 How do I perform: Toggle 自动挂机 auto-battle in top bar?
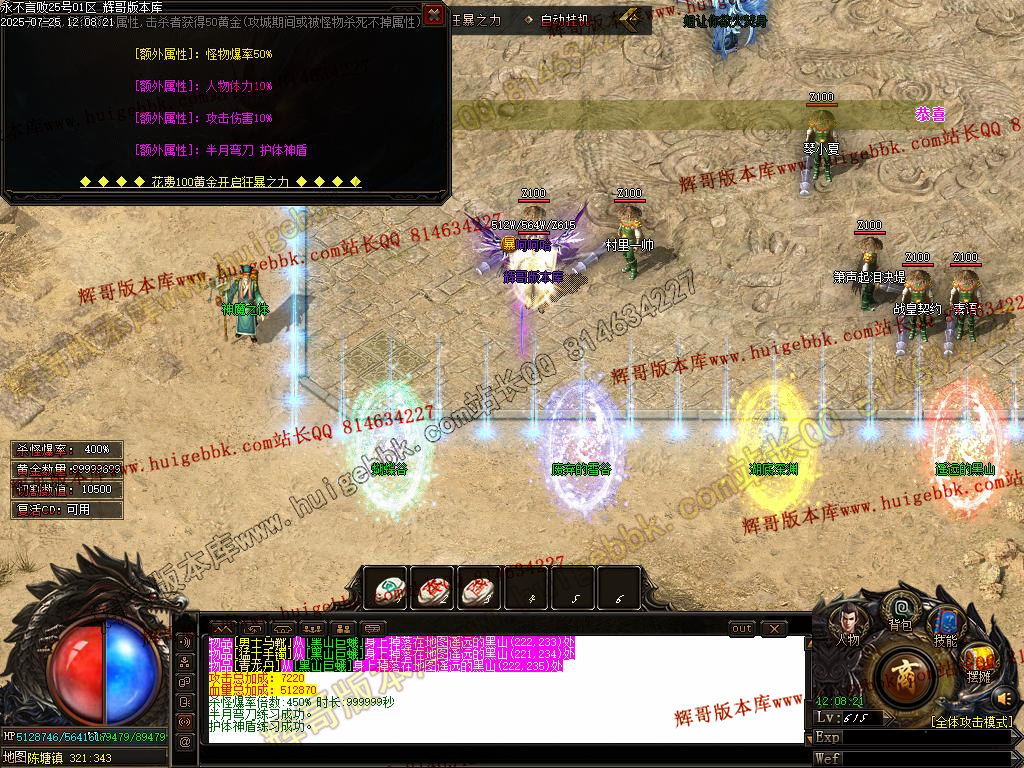pyautogui.click(x=564, y=19)
